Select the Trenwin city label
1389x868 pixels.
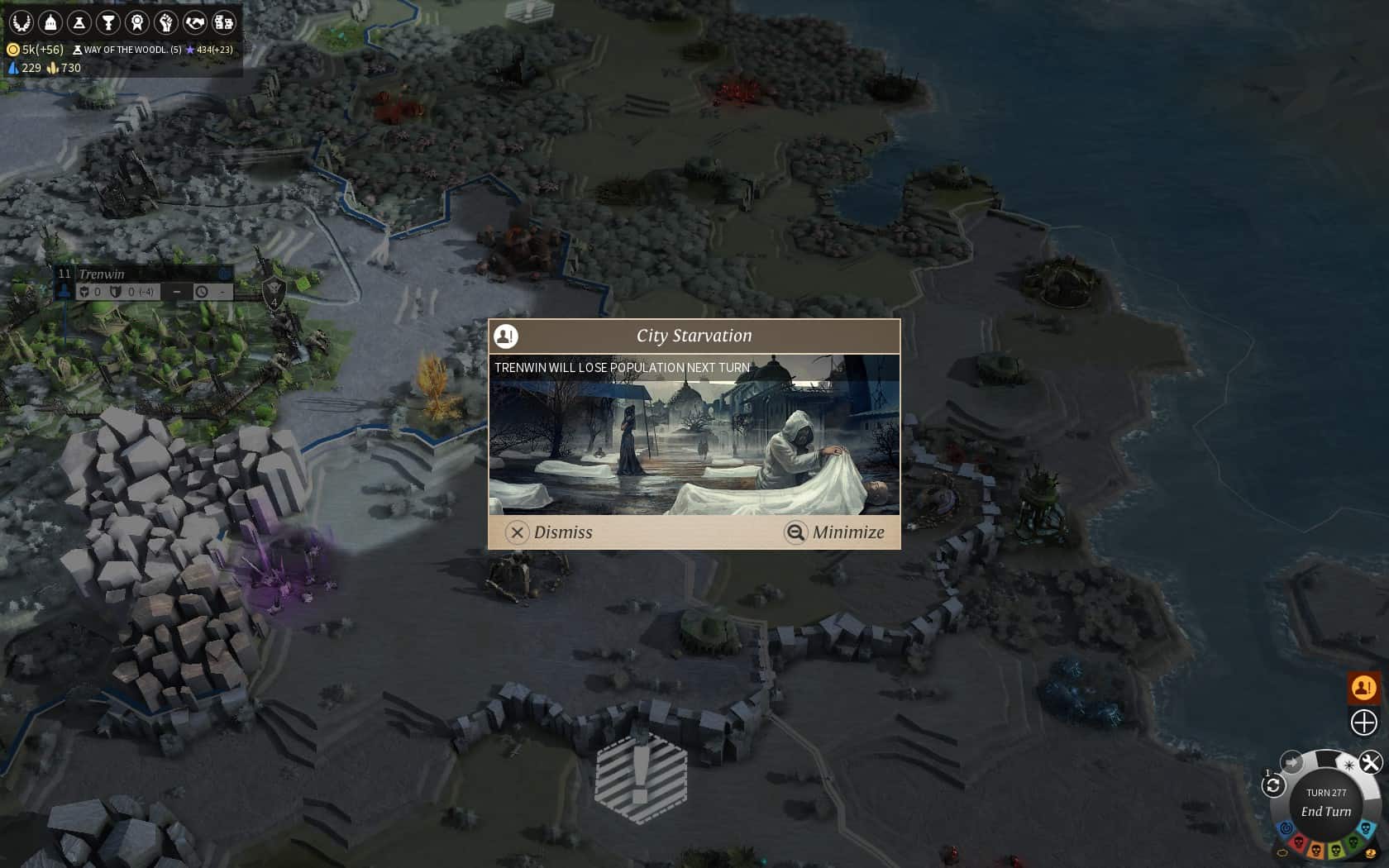pyautogui.click(x=103, y=274)
